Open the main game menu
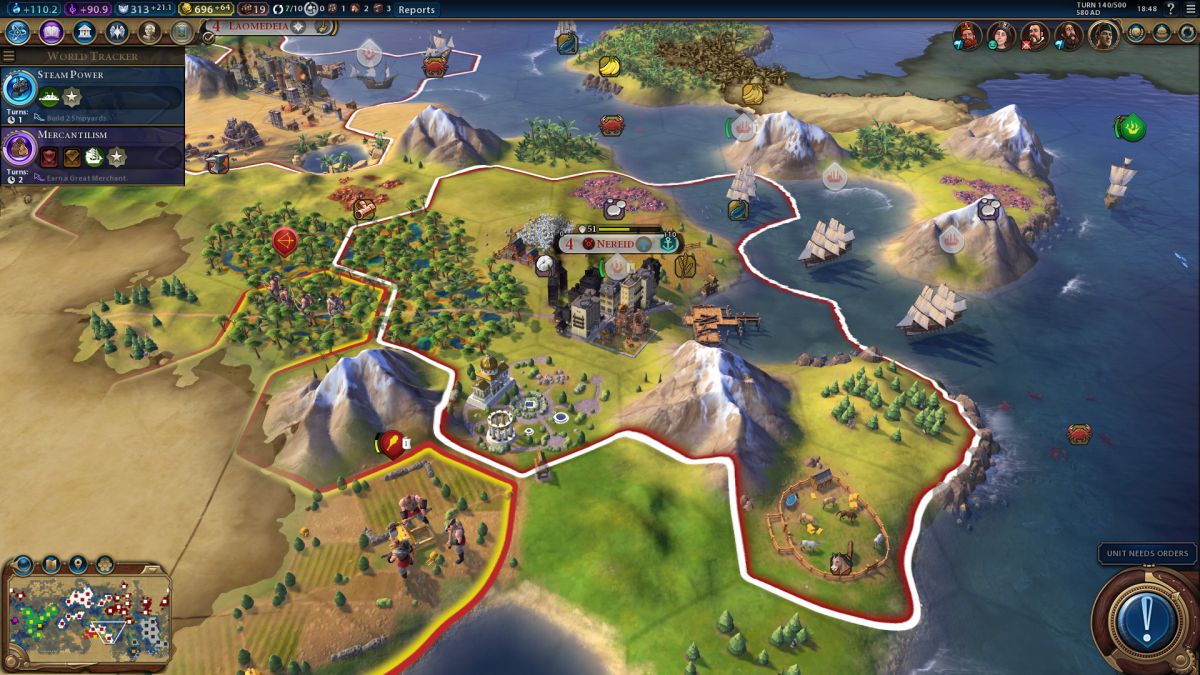 1190,9
